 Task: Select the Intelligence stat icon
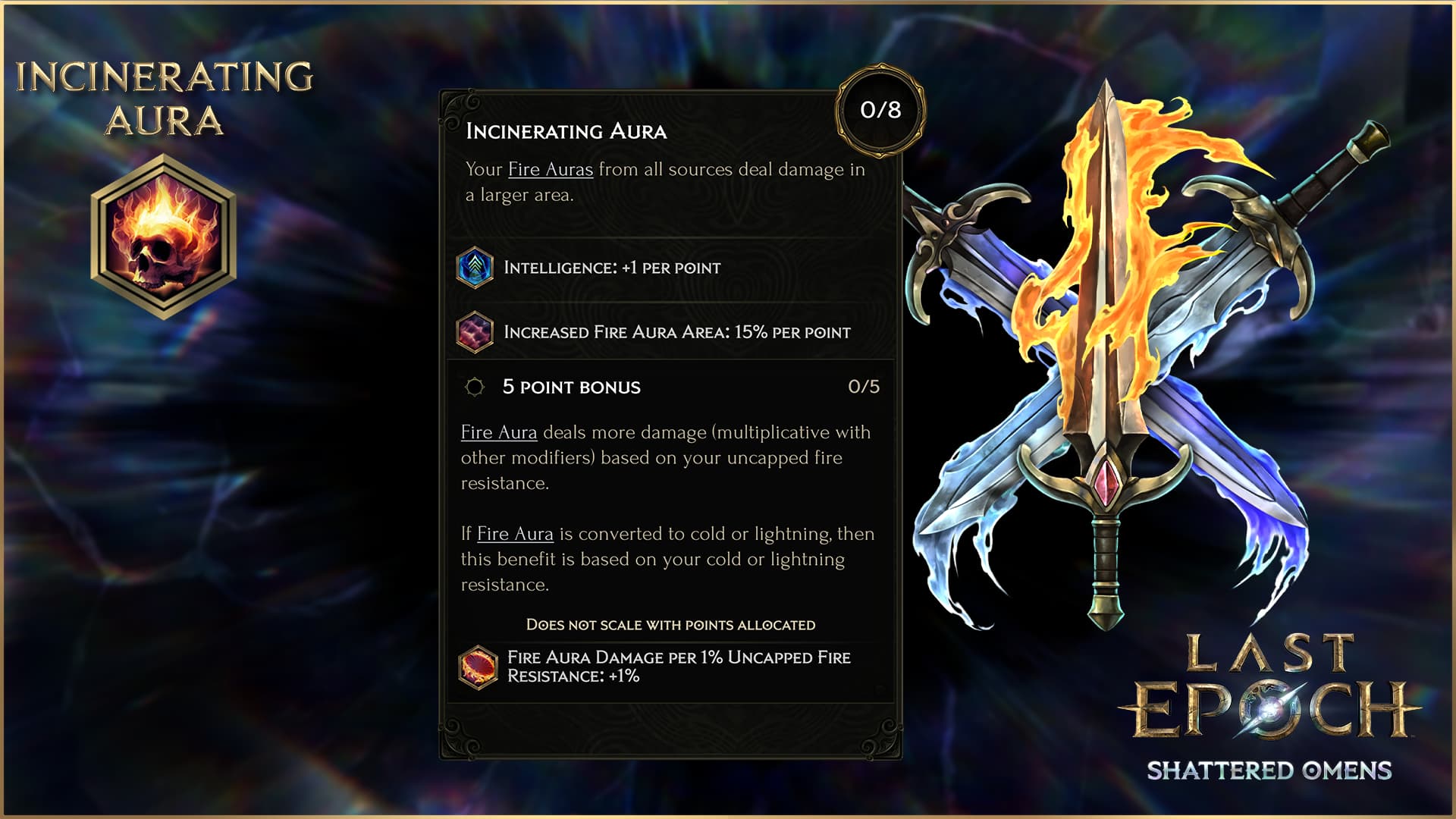tap(475, 268)
